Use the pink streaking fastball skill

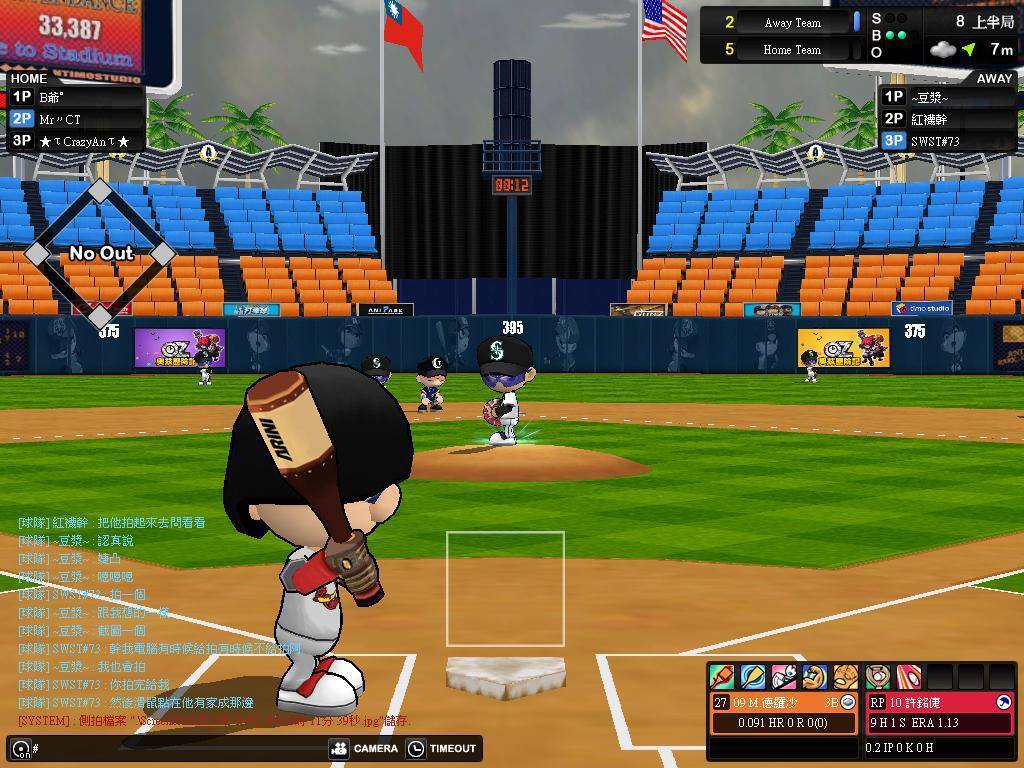(908, 677)
